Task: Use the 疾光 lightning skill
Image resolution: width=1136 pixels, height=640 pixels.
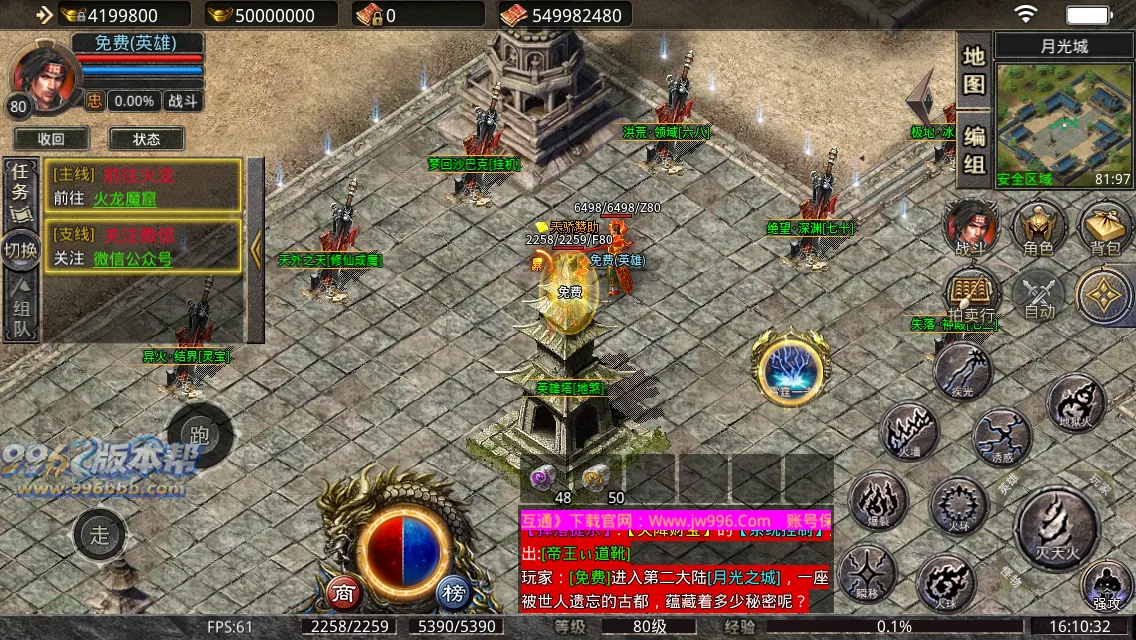Action: pyautogui.click(x=962, y=371)
